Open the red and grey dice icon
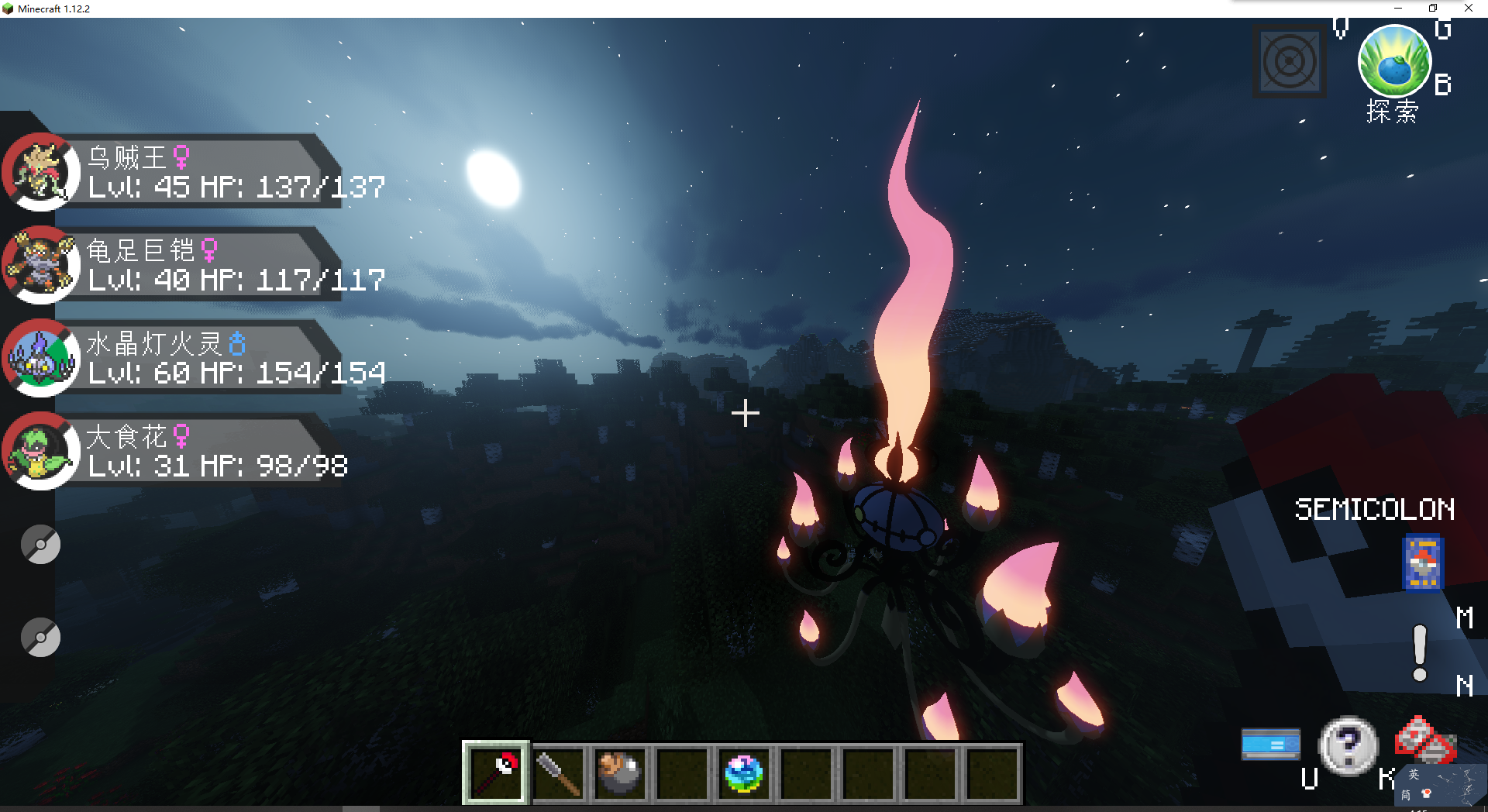The height and width of the screenshot is (812, 1488). coord(1424,740)
